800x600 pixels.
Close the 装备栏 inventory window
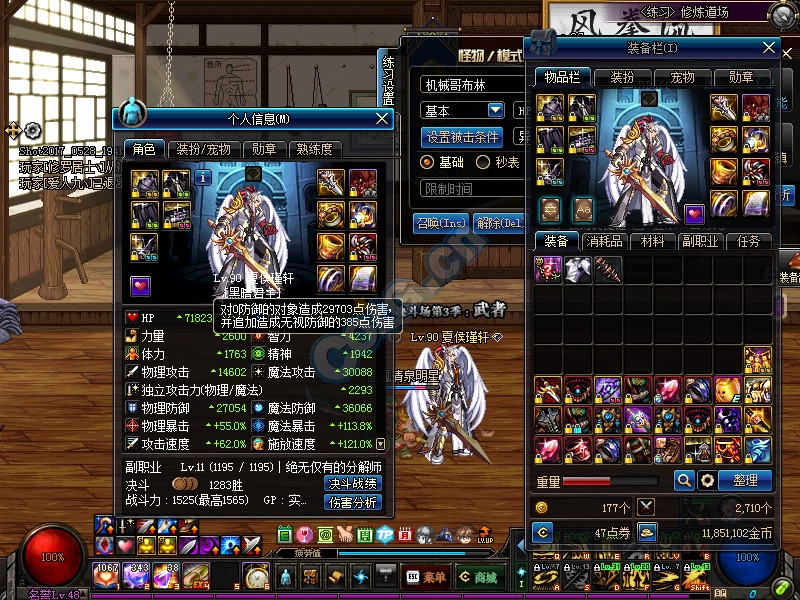tap(769, 47)
